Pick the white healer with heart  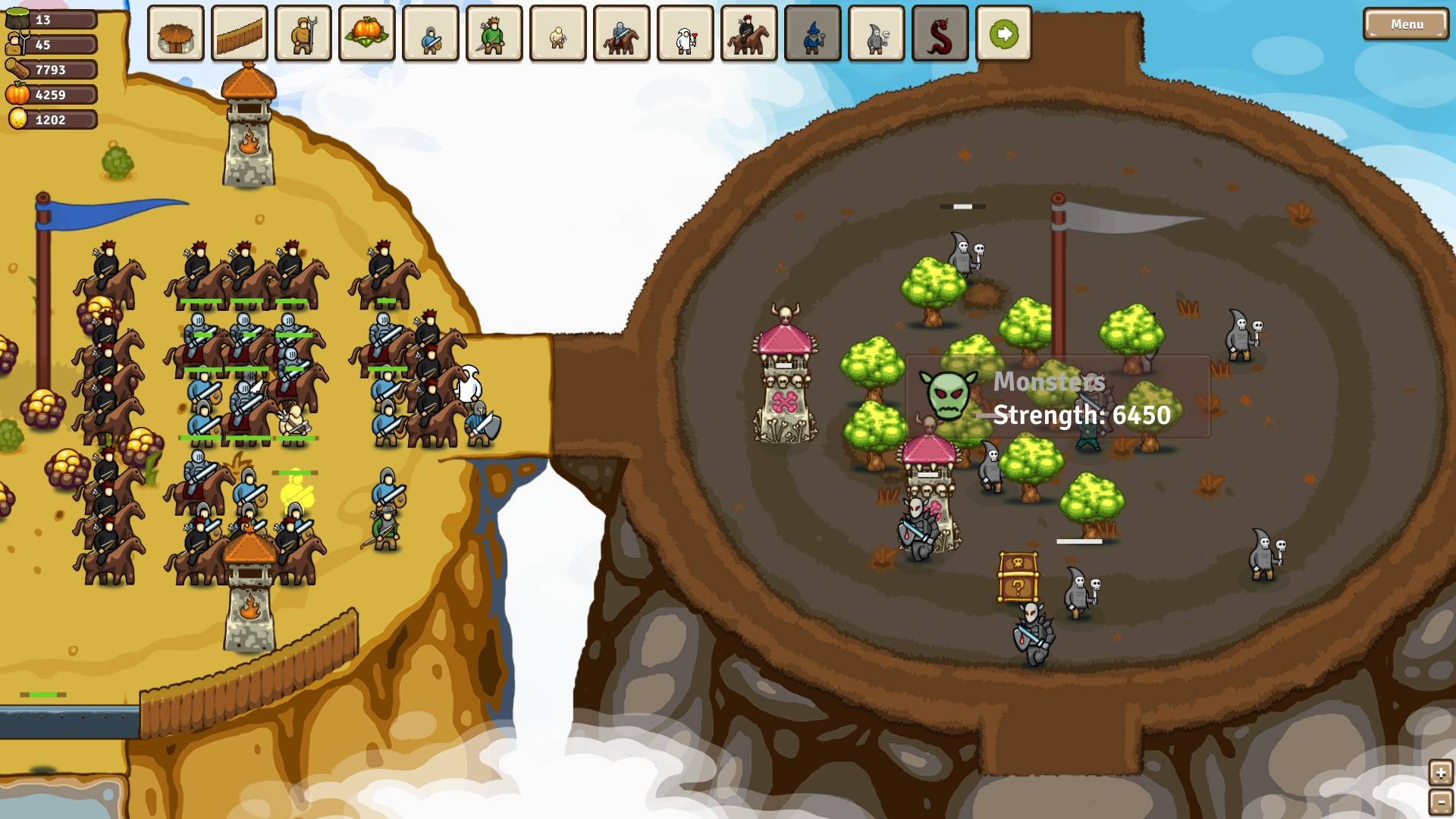click(686, 34)
